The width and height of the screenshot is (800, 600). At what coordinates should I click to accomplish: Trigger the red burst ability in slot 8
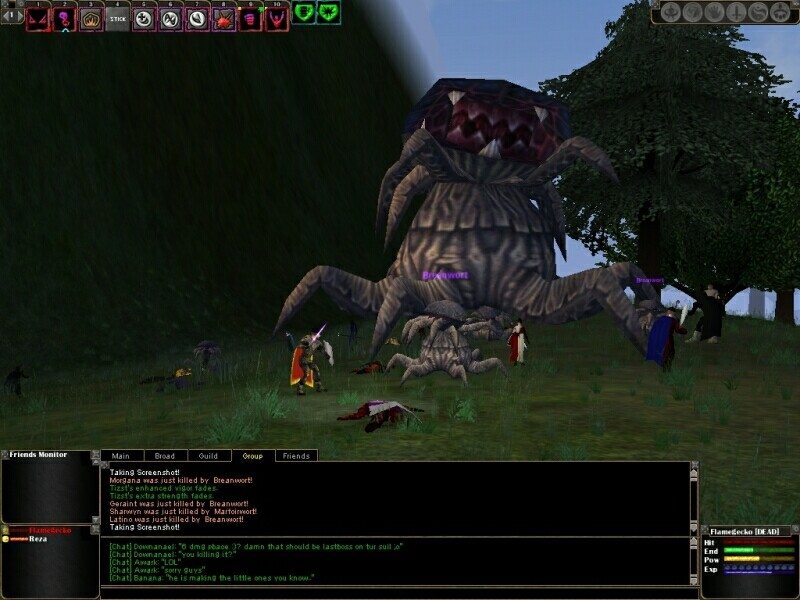[x=224, y=18]
